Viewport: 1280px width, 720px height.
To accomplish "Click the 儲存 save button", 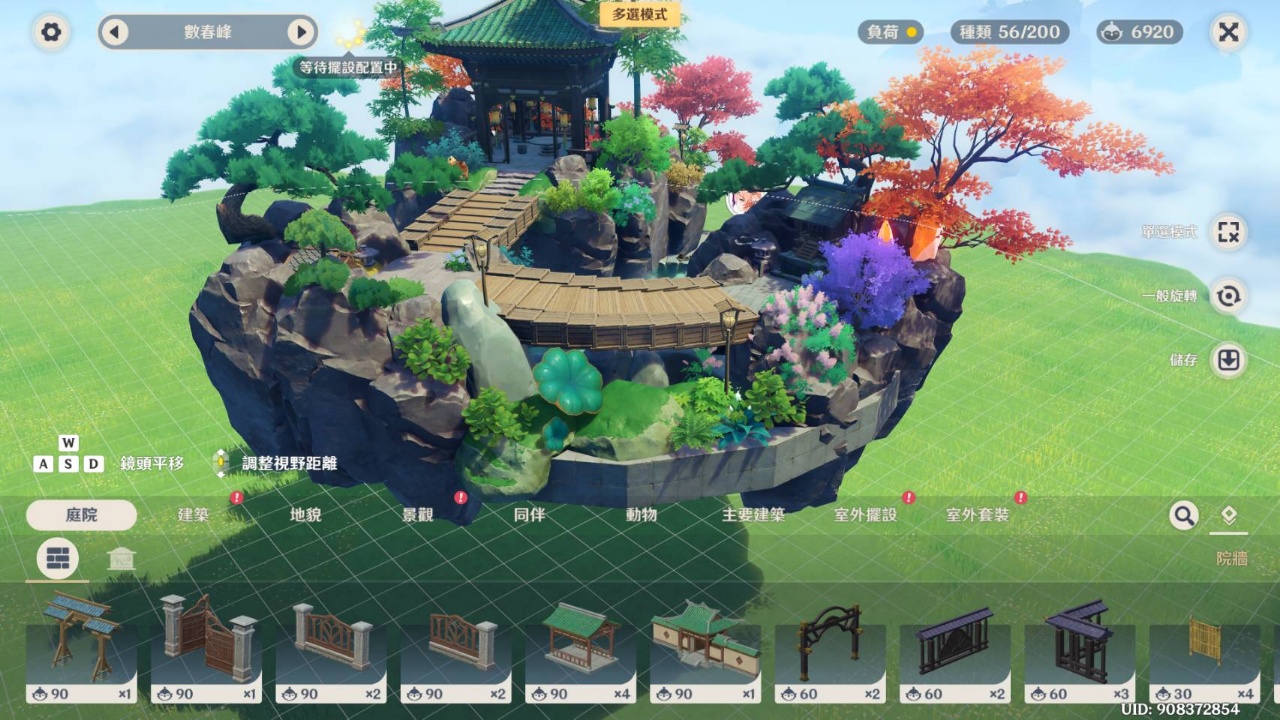I will click(1228, 360).
